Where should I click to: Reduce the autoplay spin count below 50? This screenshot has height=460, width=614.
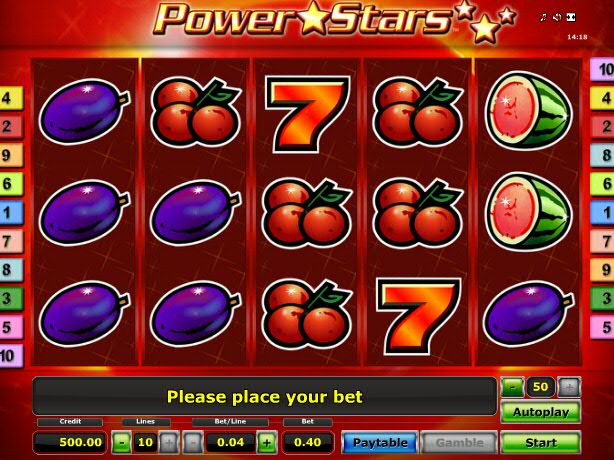[x=512, y=387]
